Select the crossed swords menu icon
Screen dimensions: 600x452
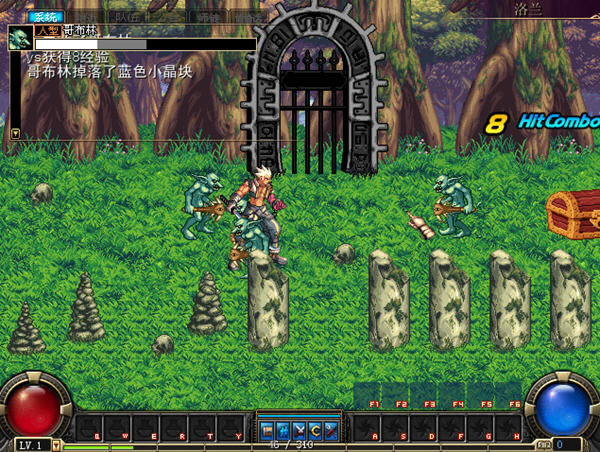coord(299,430)
